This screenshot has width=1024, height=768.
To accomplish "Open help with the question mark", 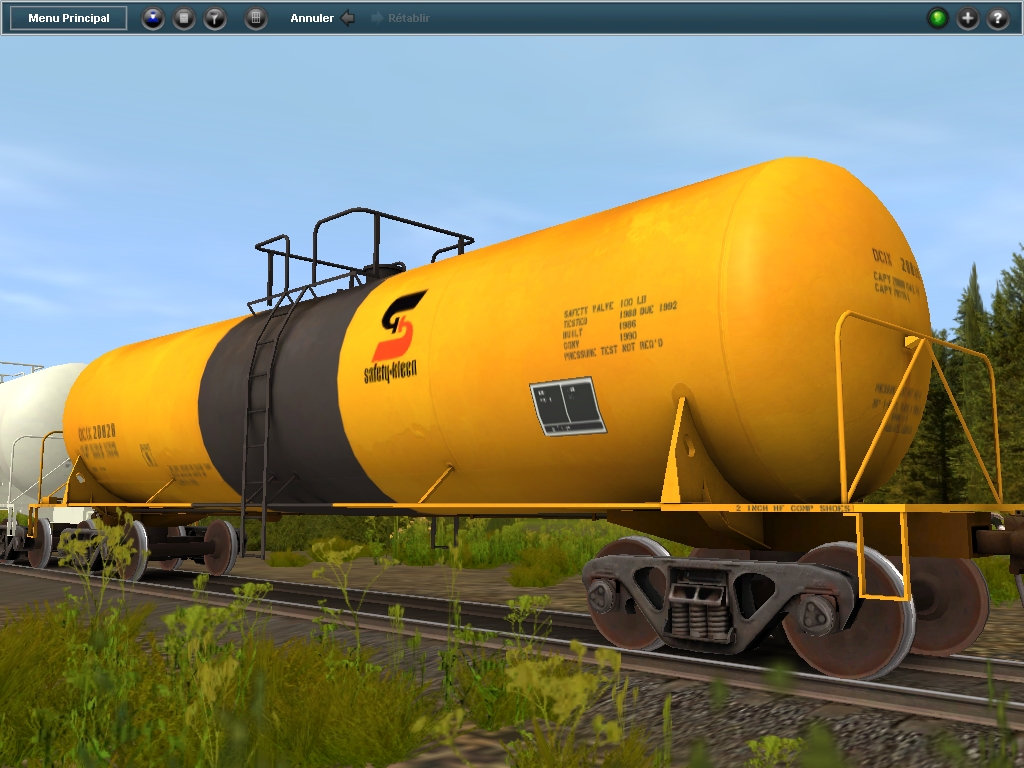I will (998, 18).
